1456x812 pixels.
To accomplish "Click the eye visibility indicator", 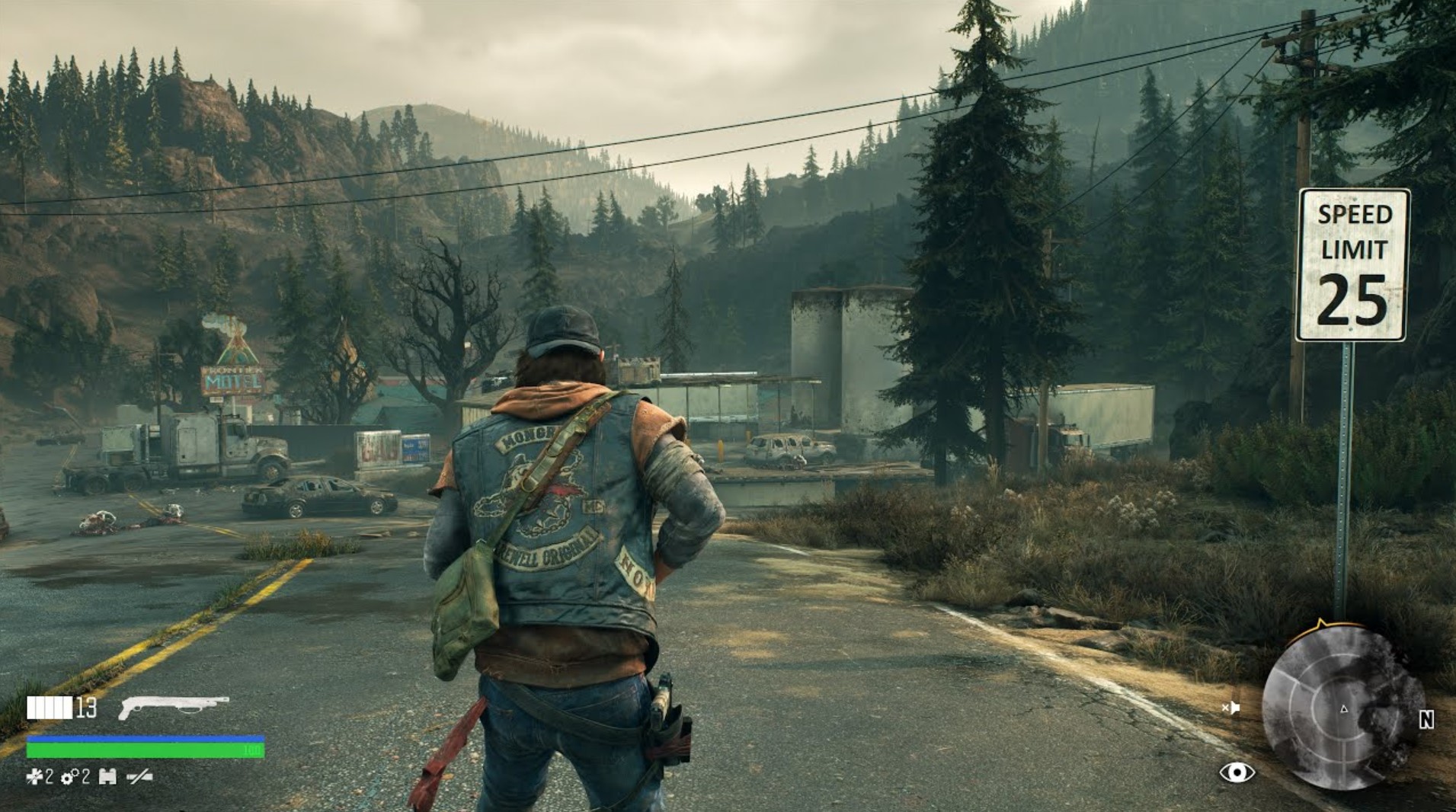I will (1237, 772).
